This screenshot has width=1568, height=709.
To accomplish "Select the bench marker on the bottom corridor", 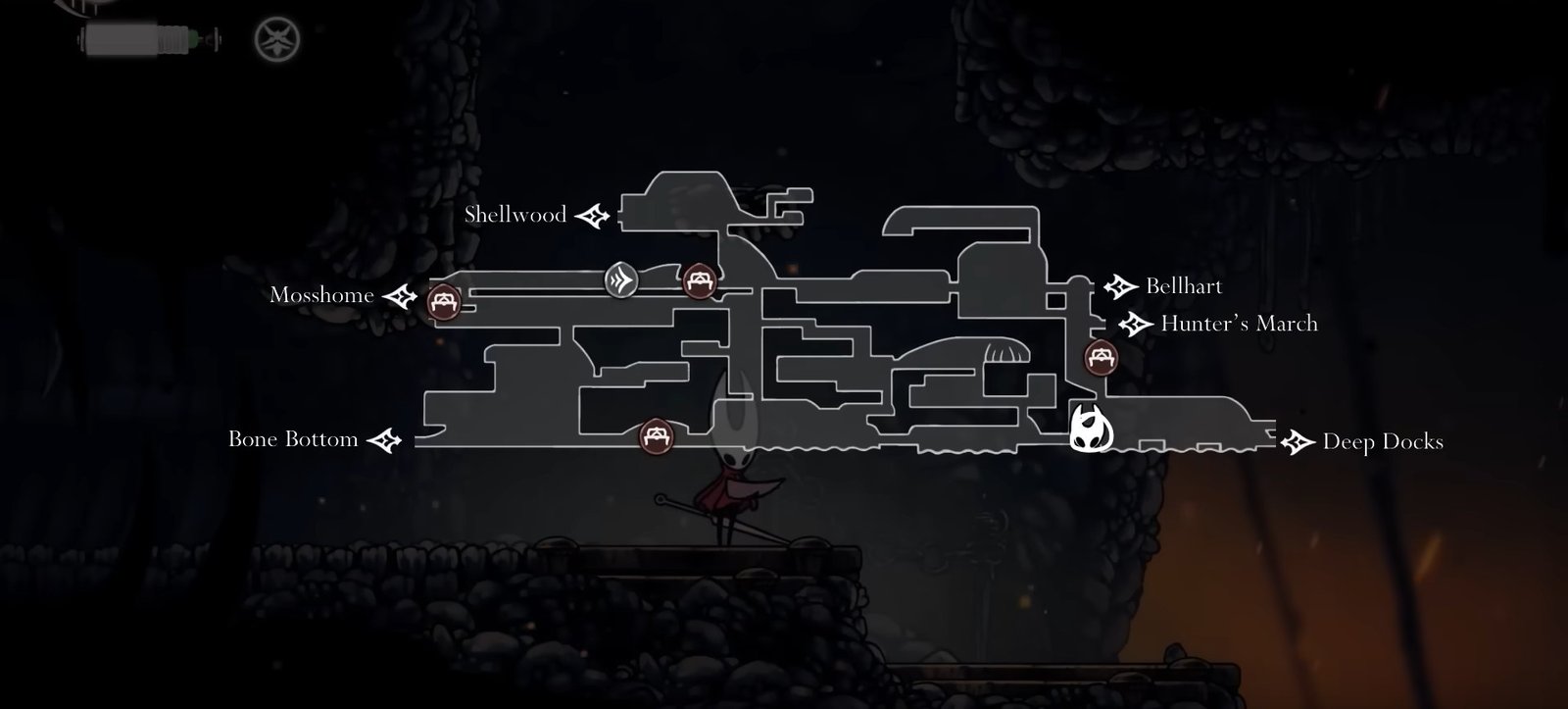I will click(x=656, y=435).
